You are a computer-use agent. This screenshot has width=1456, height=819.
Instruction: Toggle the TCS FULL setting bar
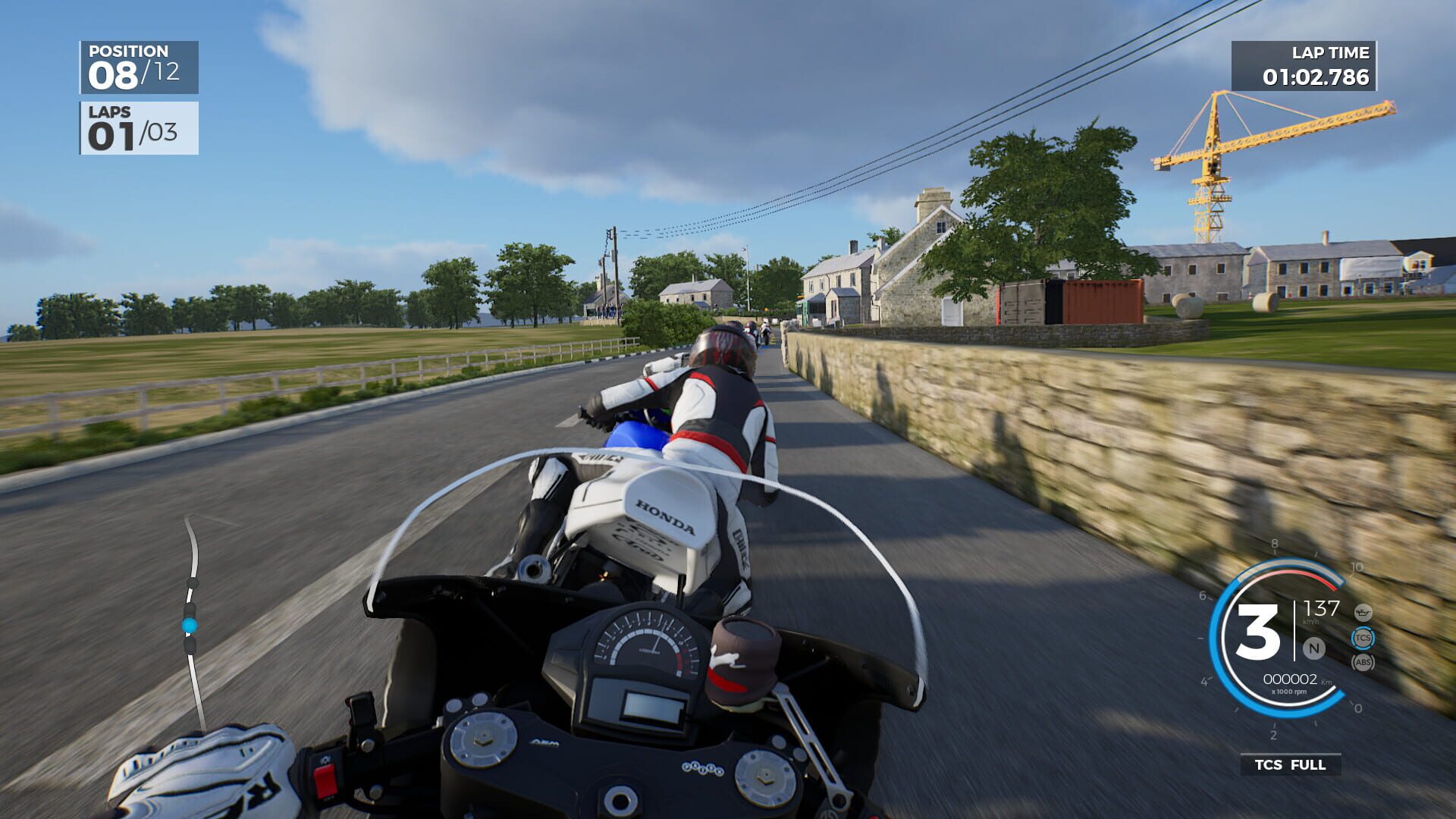(1289, 764)
